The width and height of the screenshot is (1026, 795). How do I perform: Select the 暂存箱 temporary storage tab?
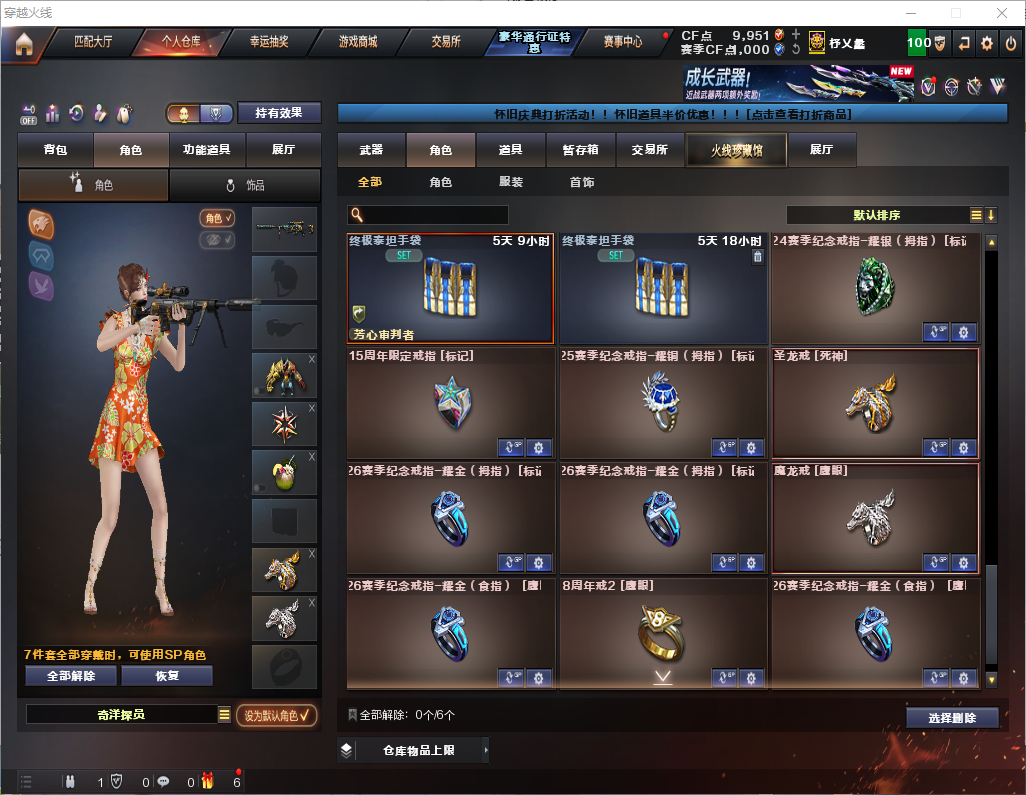(580, 150)
